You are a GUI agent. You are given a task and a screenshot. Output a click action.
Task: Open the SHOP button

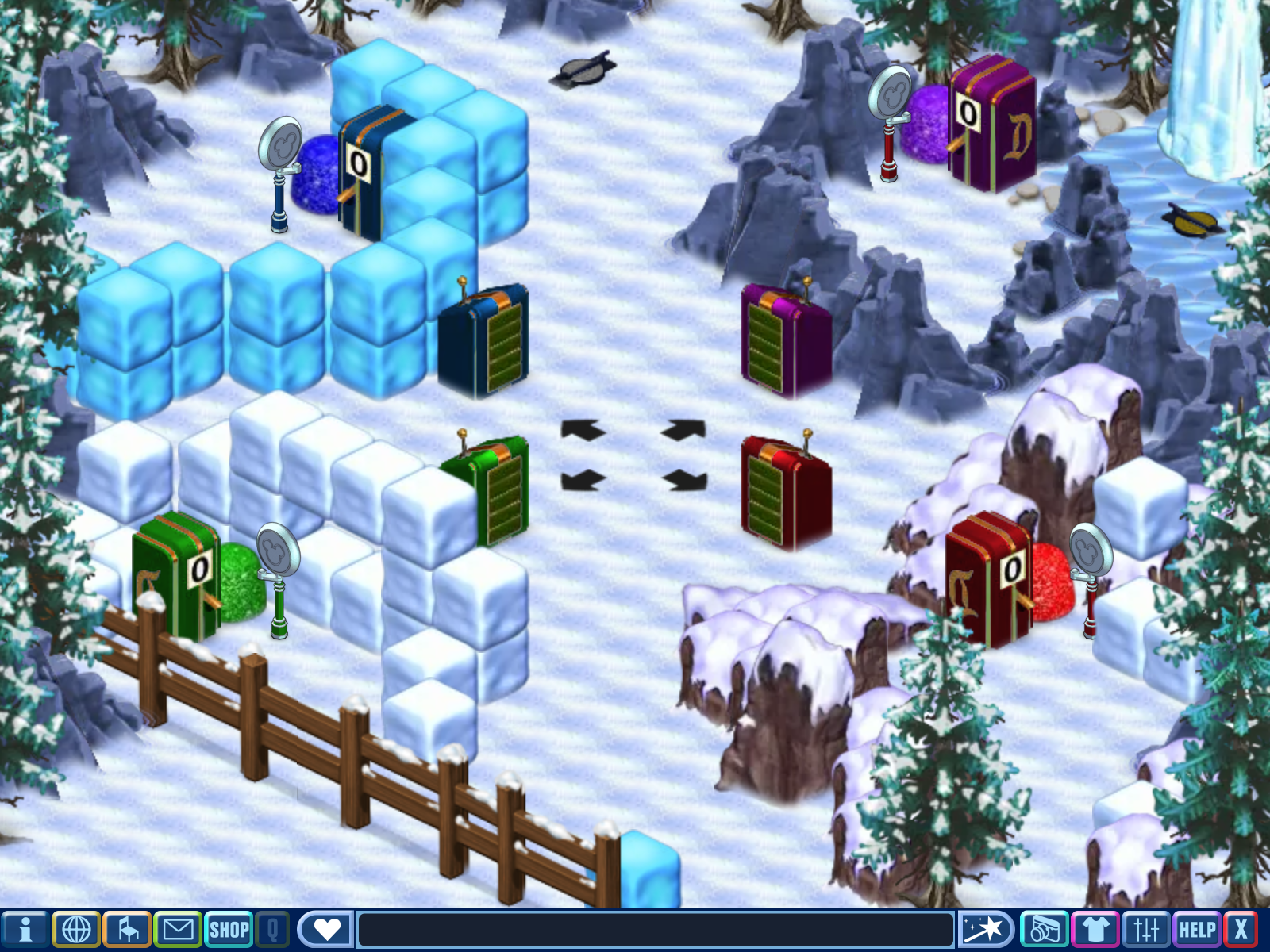click(229, 929)
